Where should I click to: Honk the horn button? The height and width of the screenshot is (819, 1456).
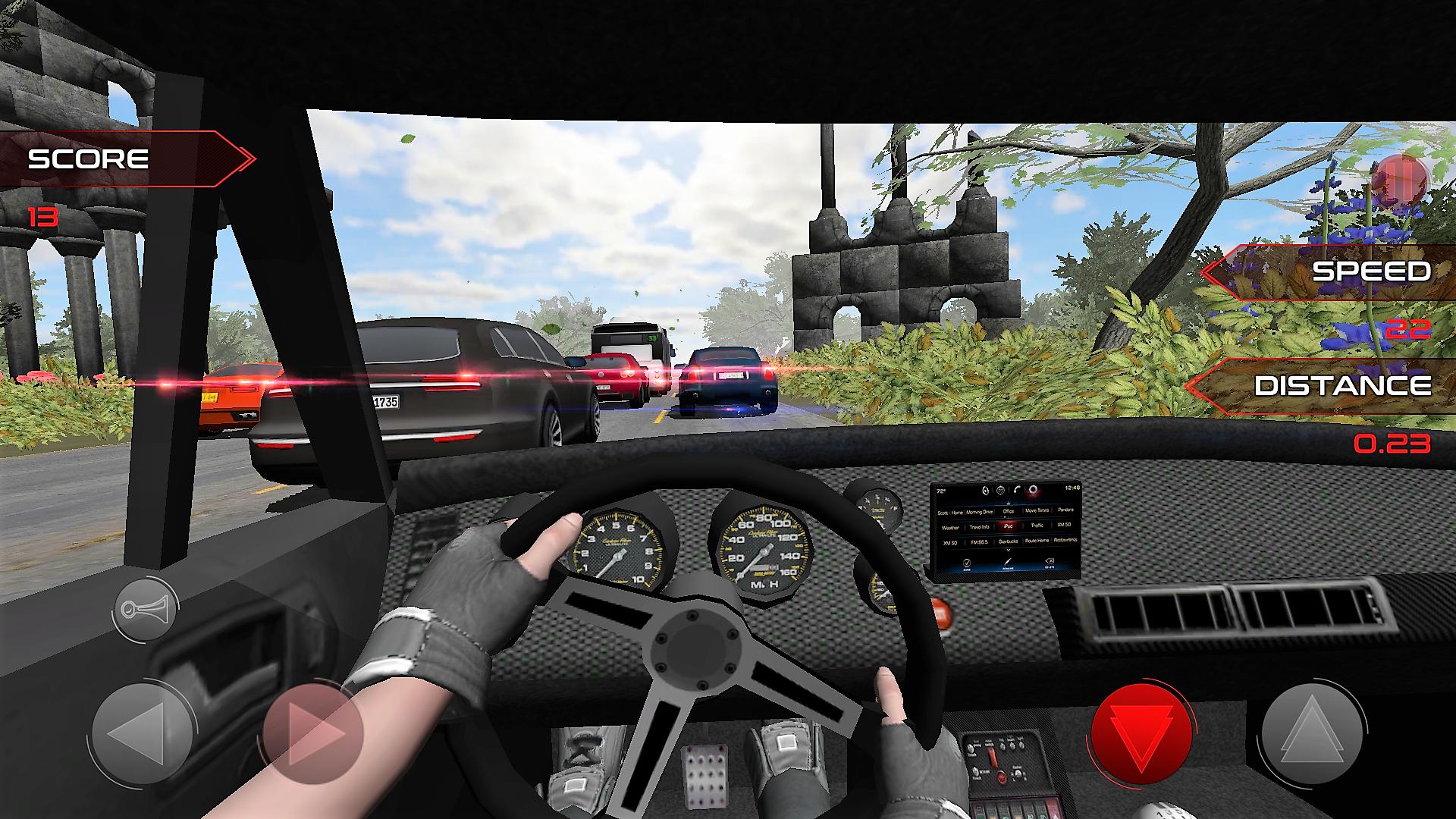tap(145, 609)
